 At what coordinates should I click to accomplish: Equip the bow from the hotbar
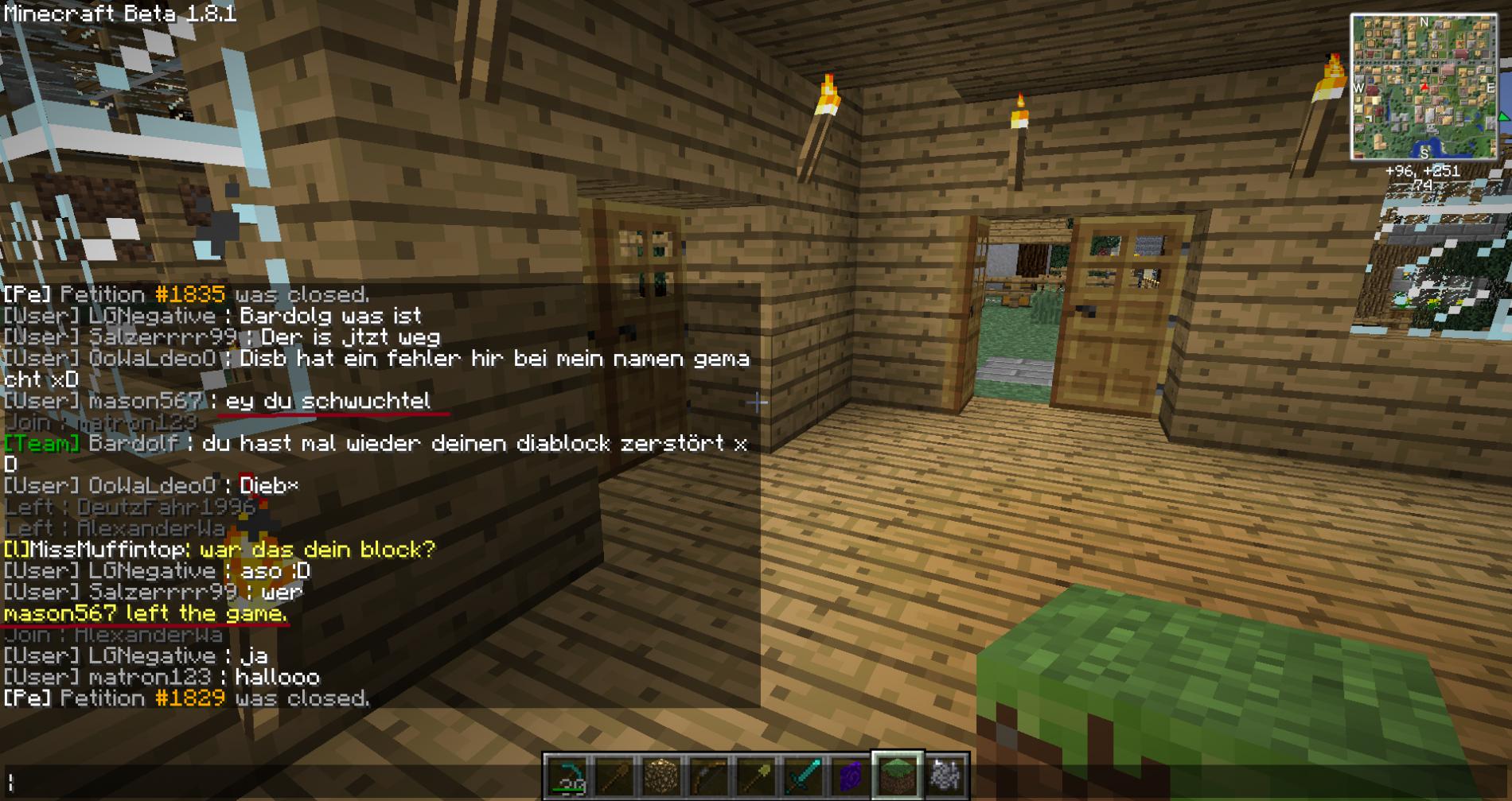point(708,776)
